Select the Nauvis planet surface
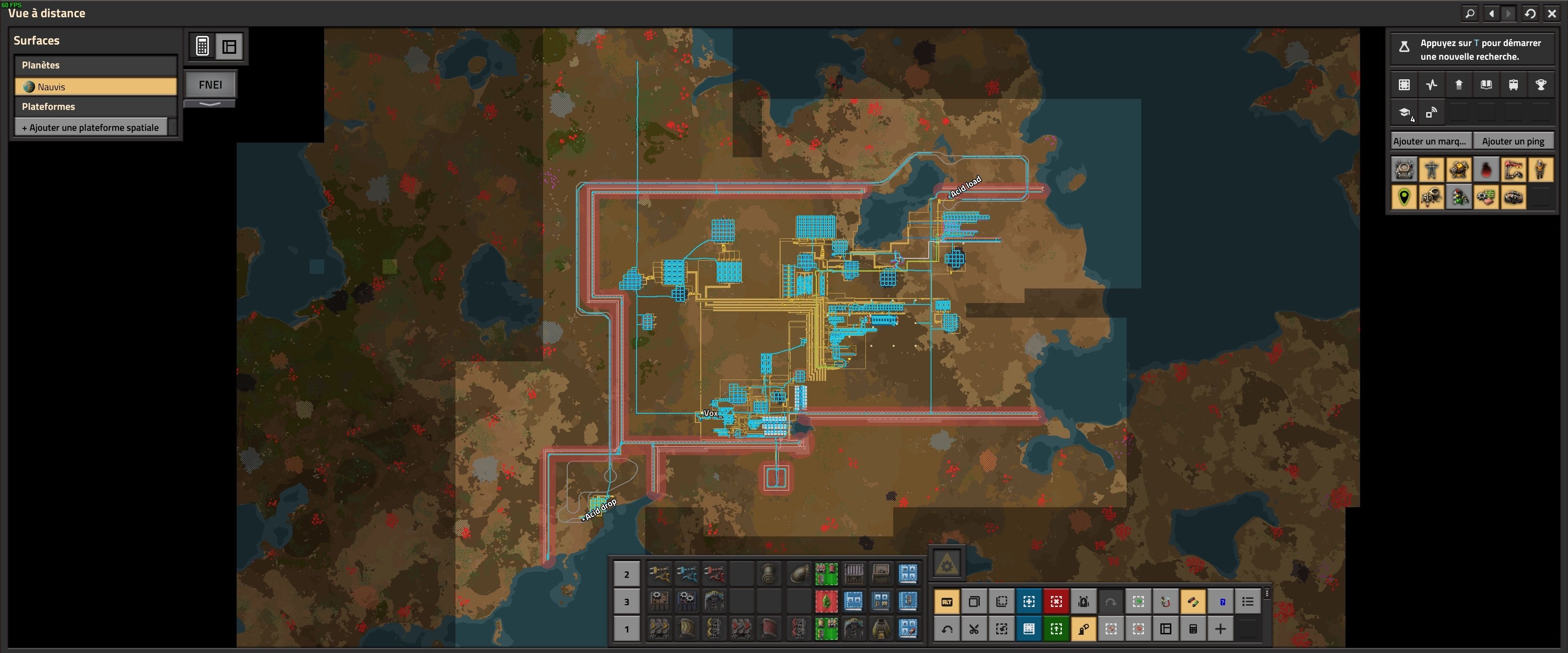Screen dimensions: 1568x653 click(x=96, y=87)
